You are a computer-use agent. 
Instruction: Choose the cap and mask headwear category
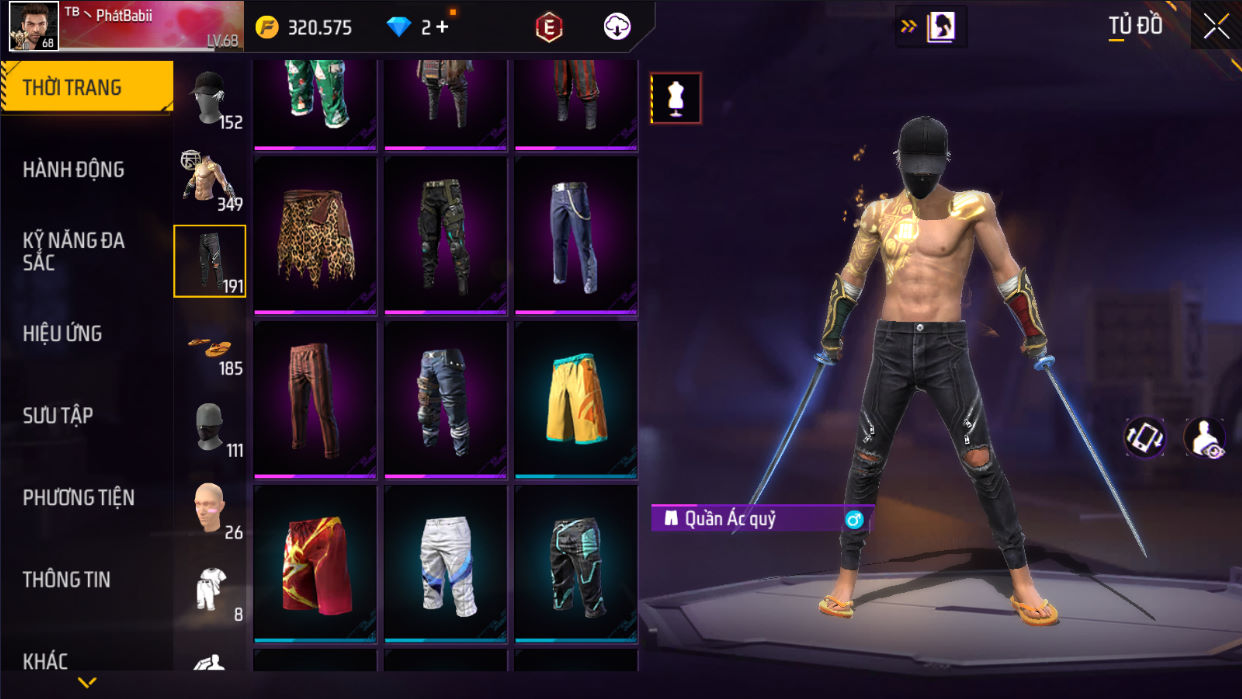click(x=210, y=98)
